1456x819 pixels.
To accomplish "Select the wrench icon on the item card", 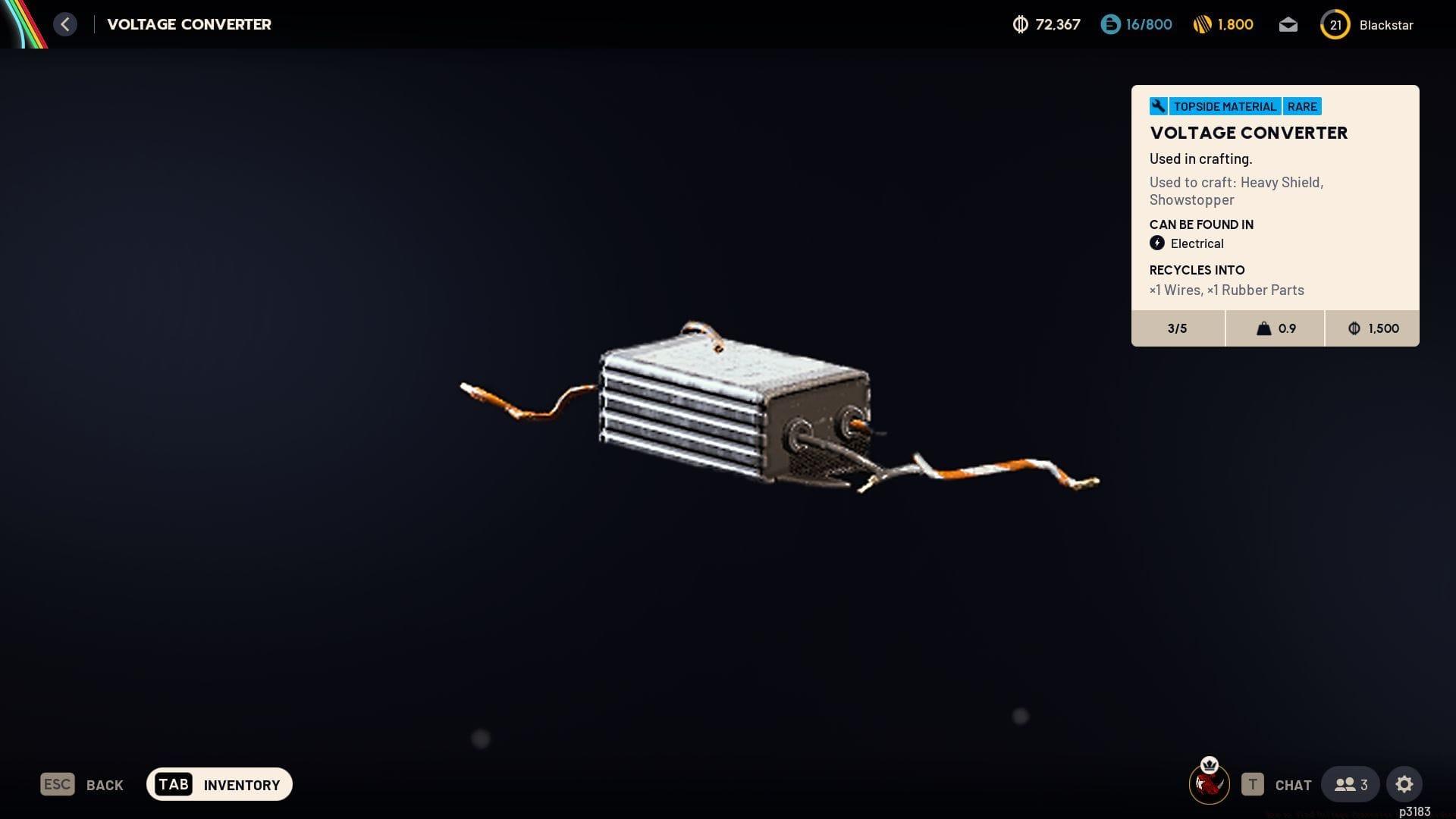I will 1158,106.
